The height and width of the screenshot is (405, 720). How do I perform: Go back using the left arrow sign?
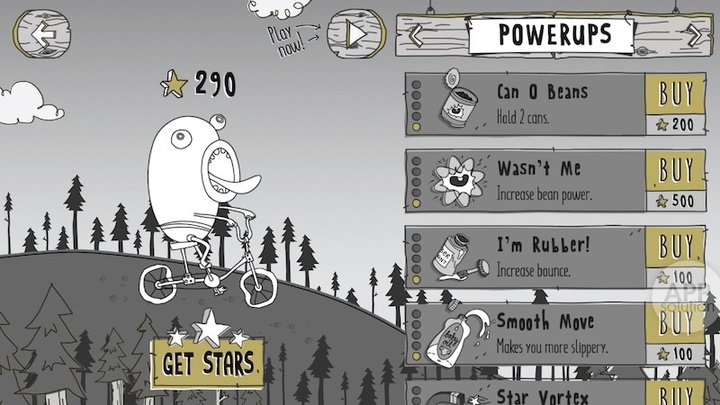click(x=44, y=33)
